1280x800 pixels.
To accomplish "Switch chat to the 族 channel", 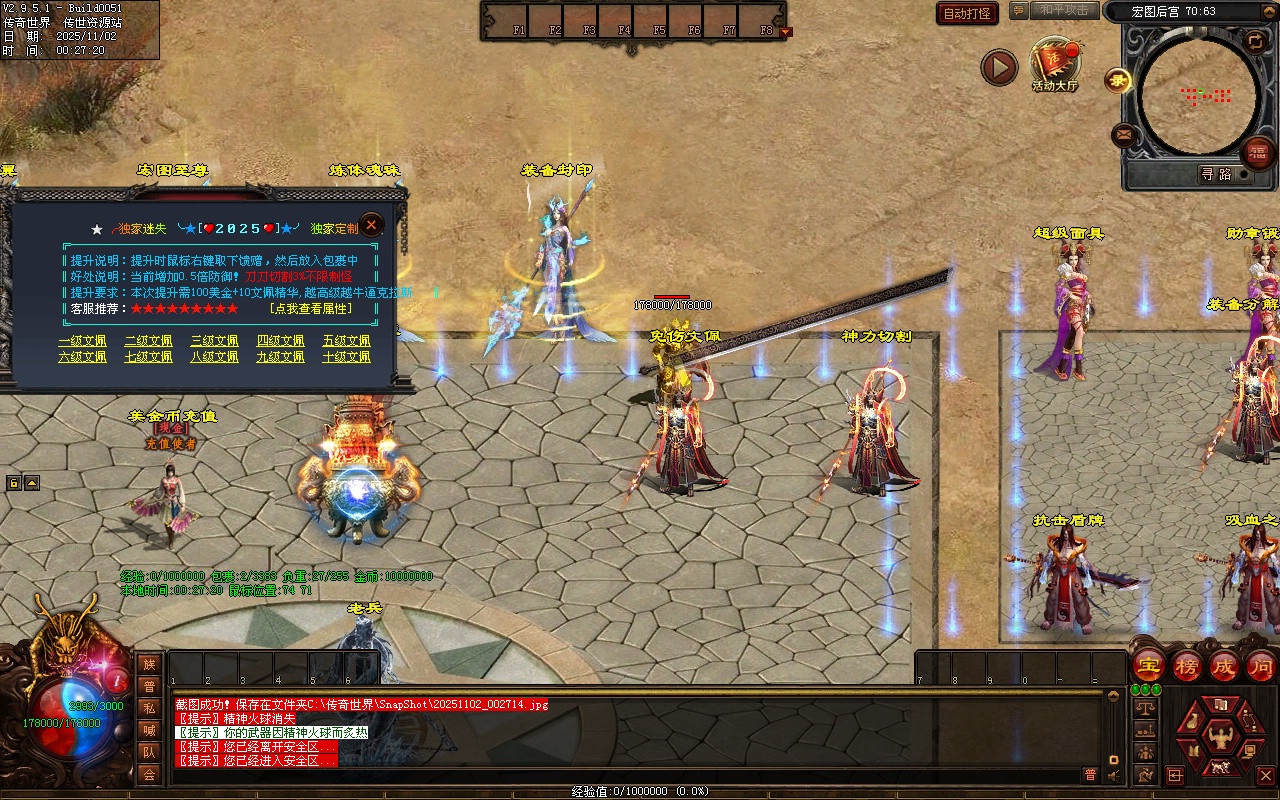I will 149,665.
